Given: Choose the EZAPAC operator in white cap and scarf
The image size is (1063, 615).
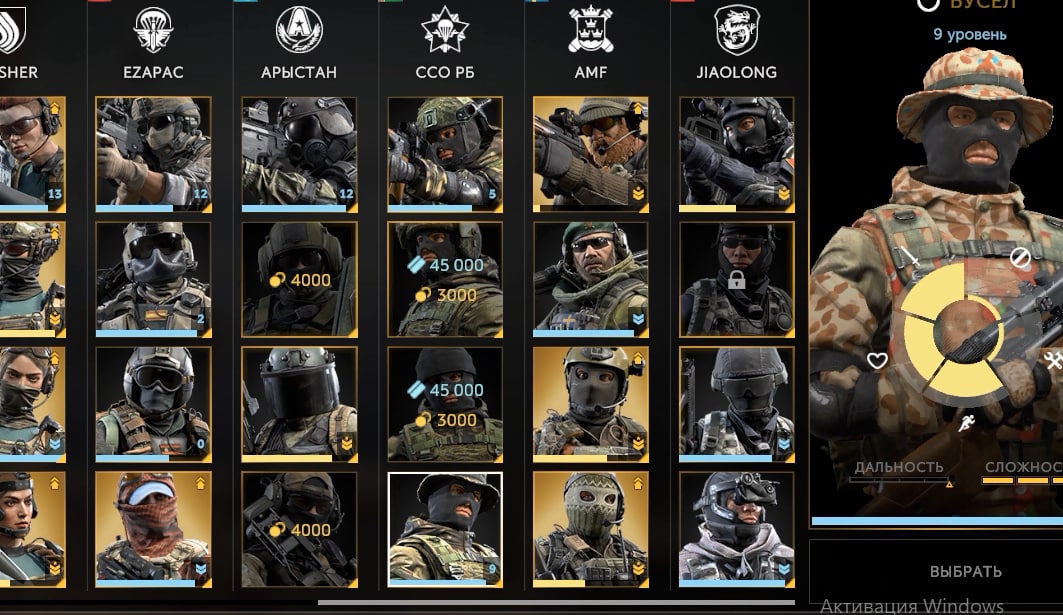Looking at the screenshot, I should tap(153, 528).
